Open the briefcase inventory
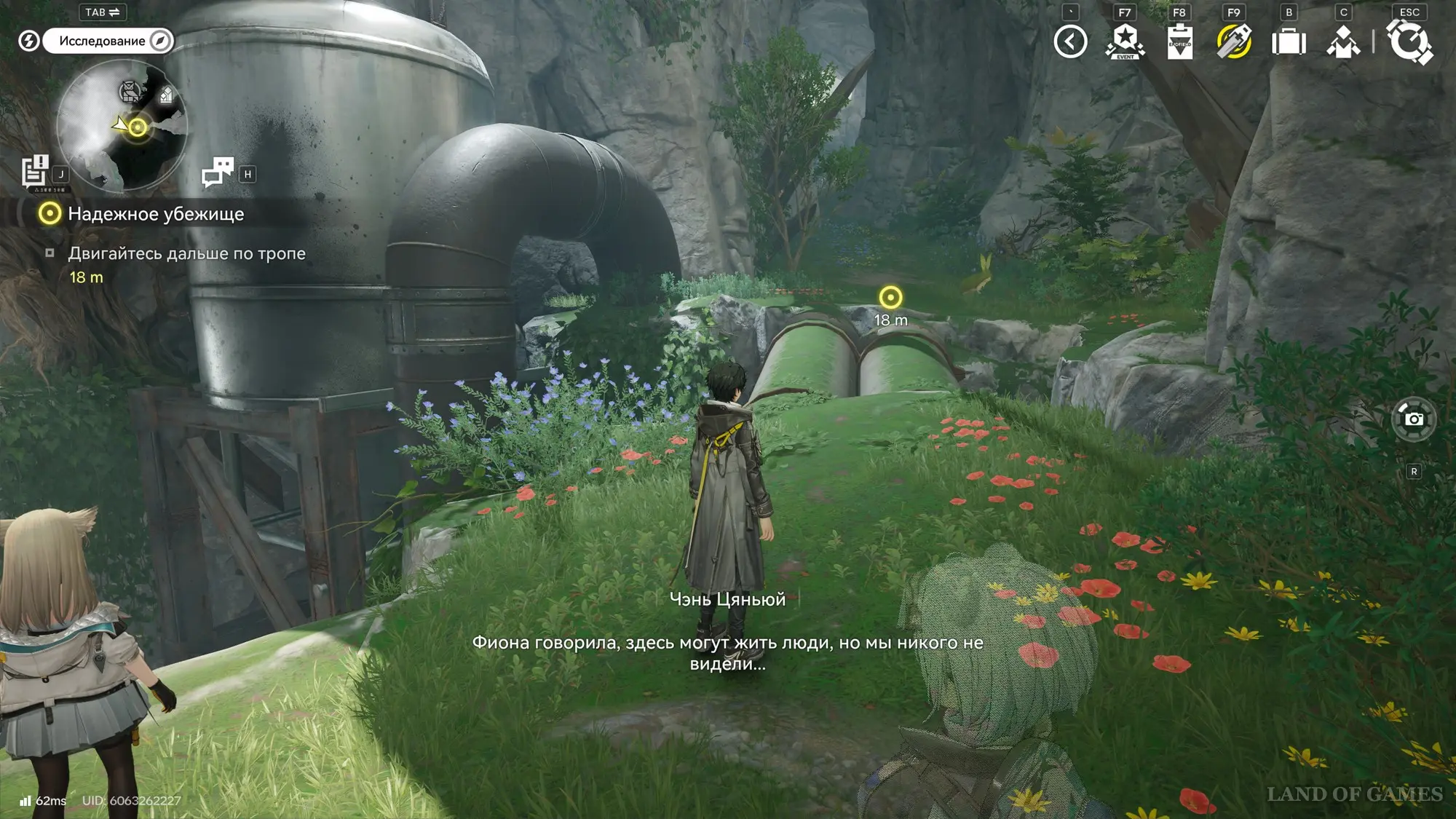Viewport: 1456px width, 819px height. click(1289, 41)
